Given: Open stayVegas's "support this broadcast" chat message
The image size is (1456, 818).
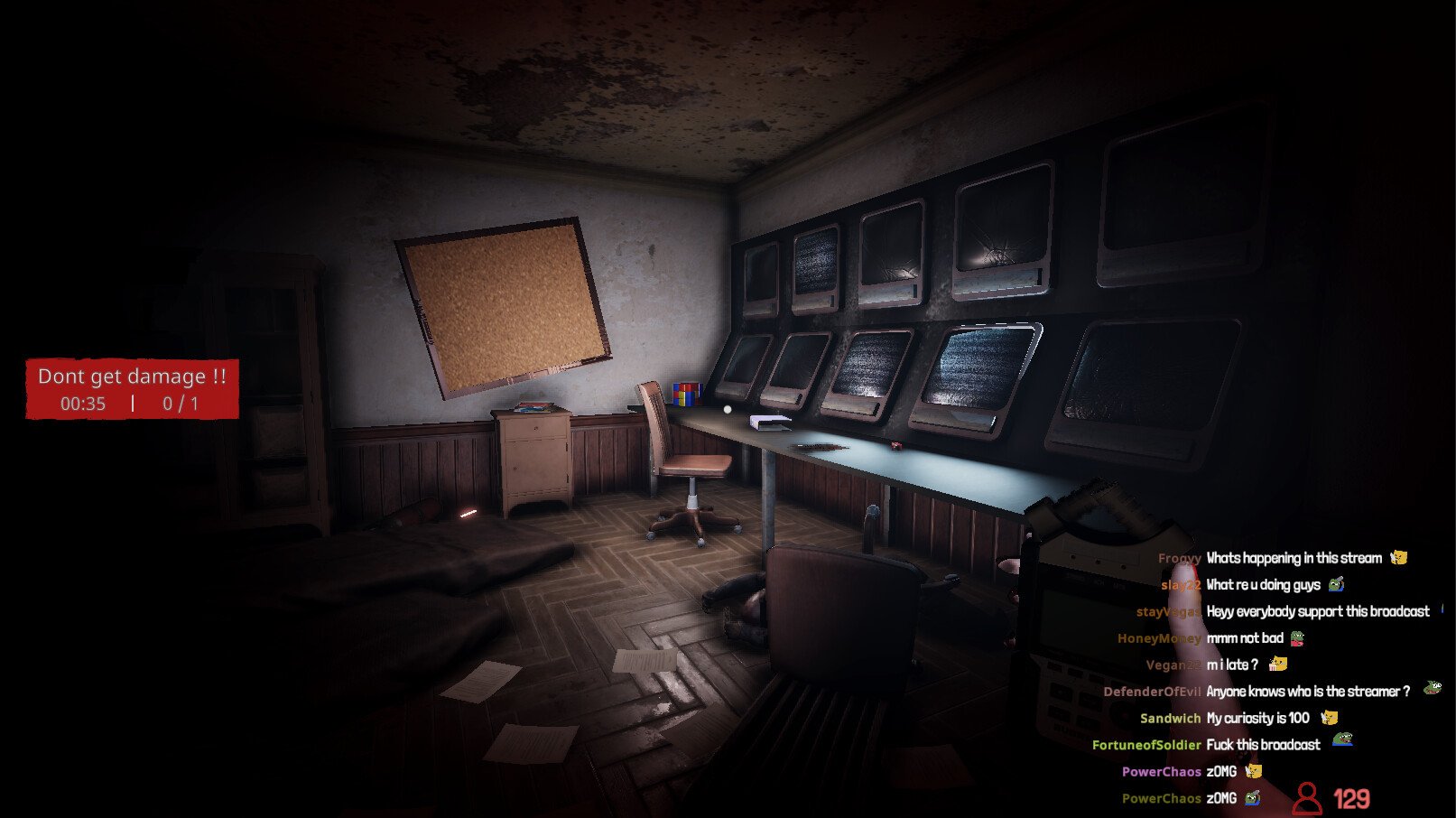Looking at the screenshot, I should [x=1317, y=611].
